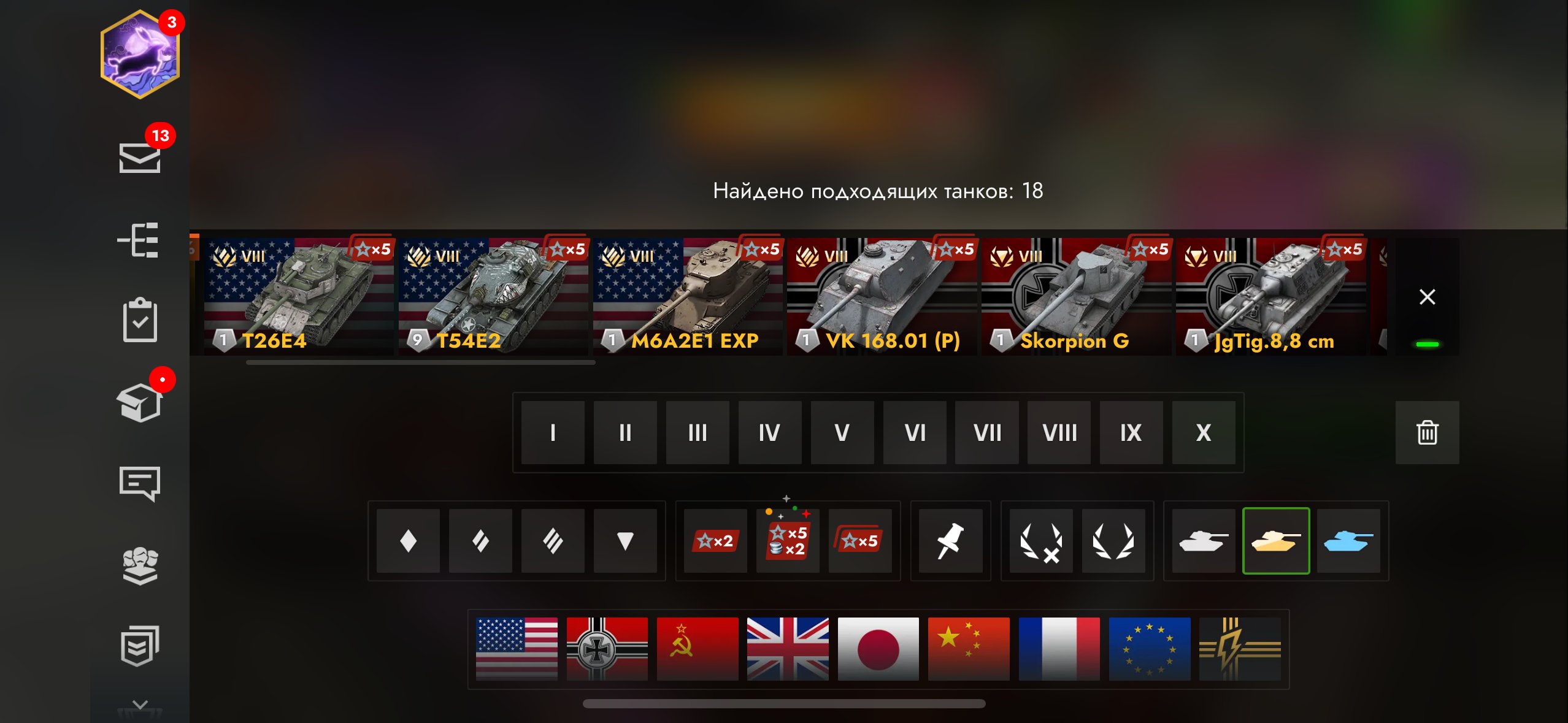This screenshot has width=1568, height=723.
Task: Toggle the x2 star bonus filter
Action: [x=715, y=541]
